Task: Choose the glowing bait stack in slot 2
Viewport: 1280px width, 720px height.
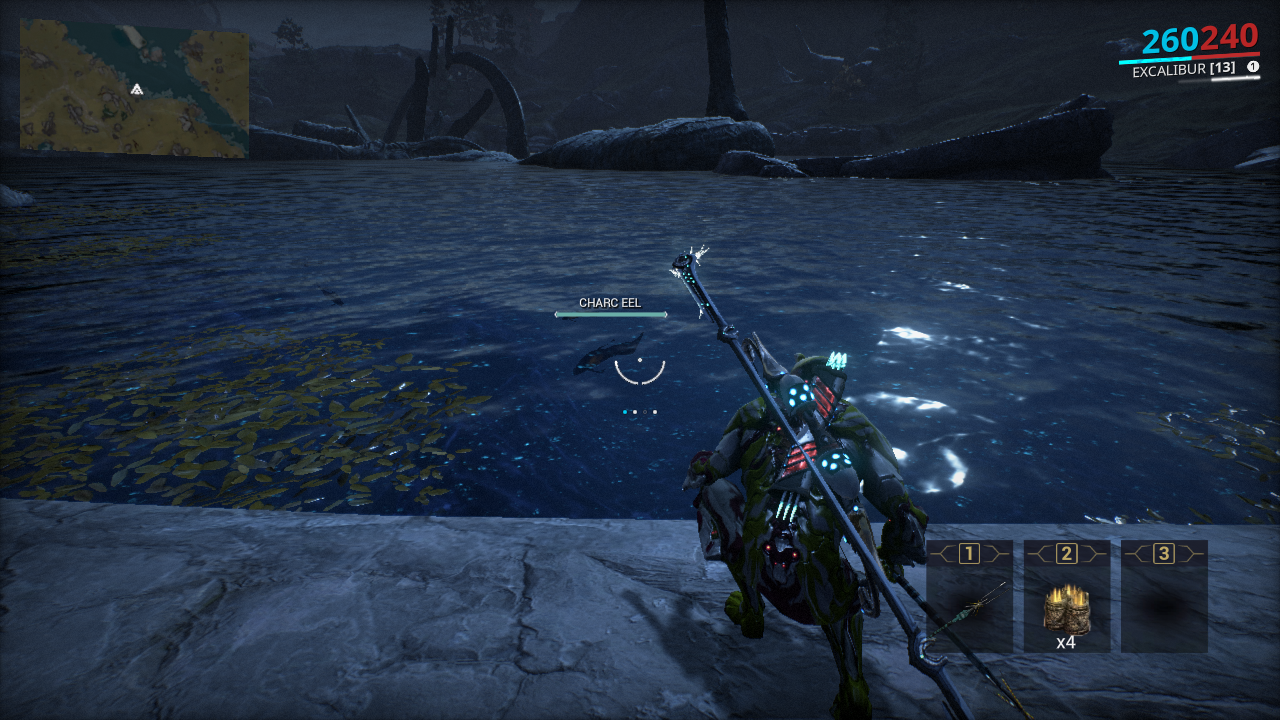Action: 1066,607
